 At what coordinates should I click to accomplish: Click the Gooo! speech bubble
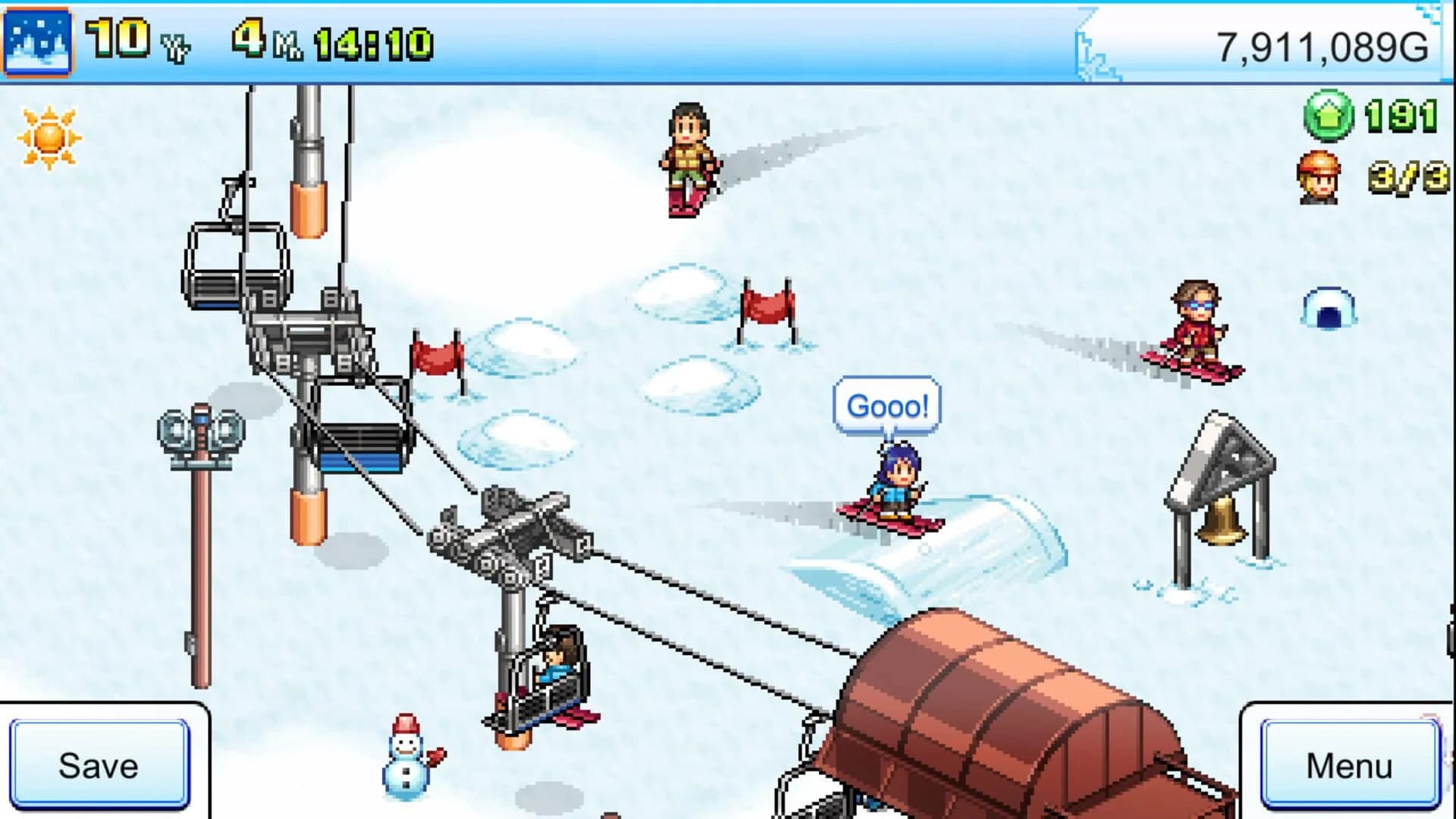tap(889, 406)
